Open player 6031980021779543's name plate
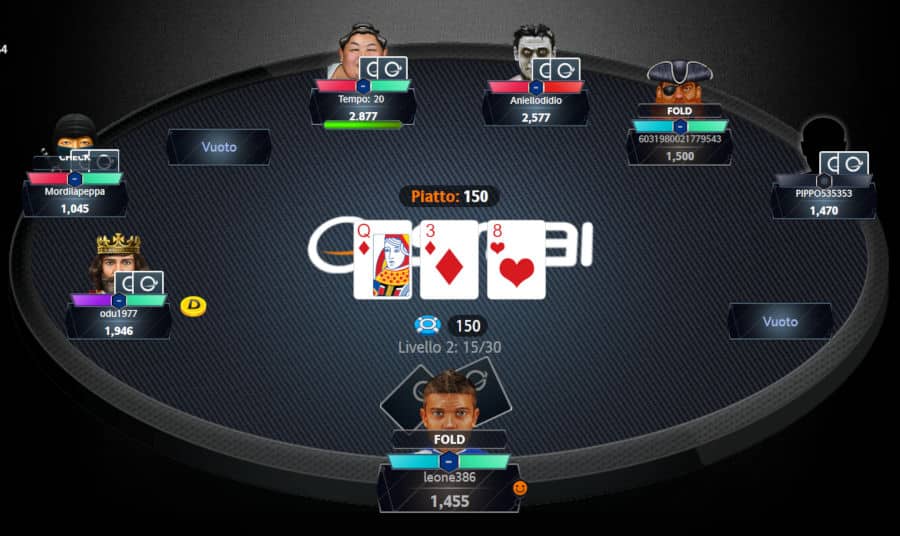Image resolution: width=900 pixels, height=536 pixels. pyautogui.click(x=680, y=147)
